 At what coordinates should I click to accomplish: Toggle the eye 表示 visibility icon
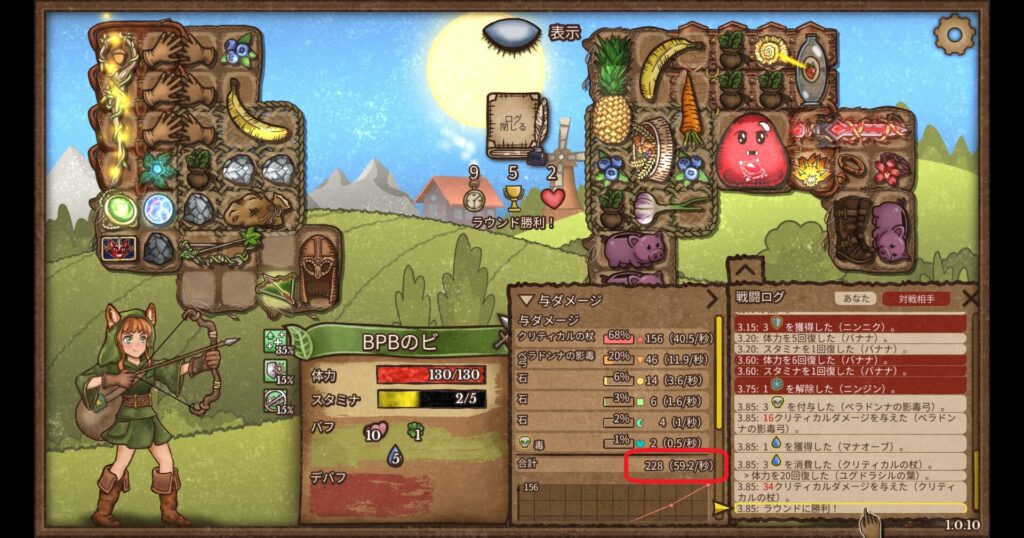coord(511,35)
